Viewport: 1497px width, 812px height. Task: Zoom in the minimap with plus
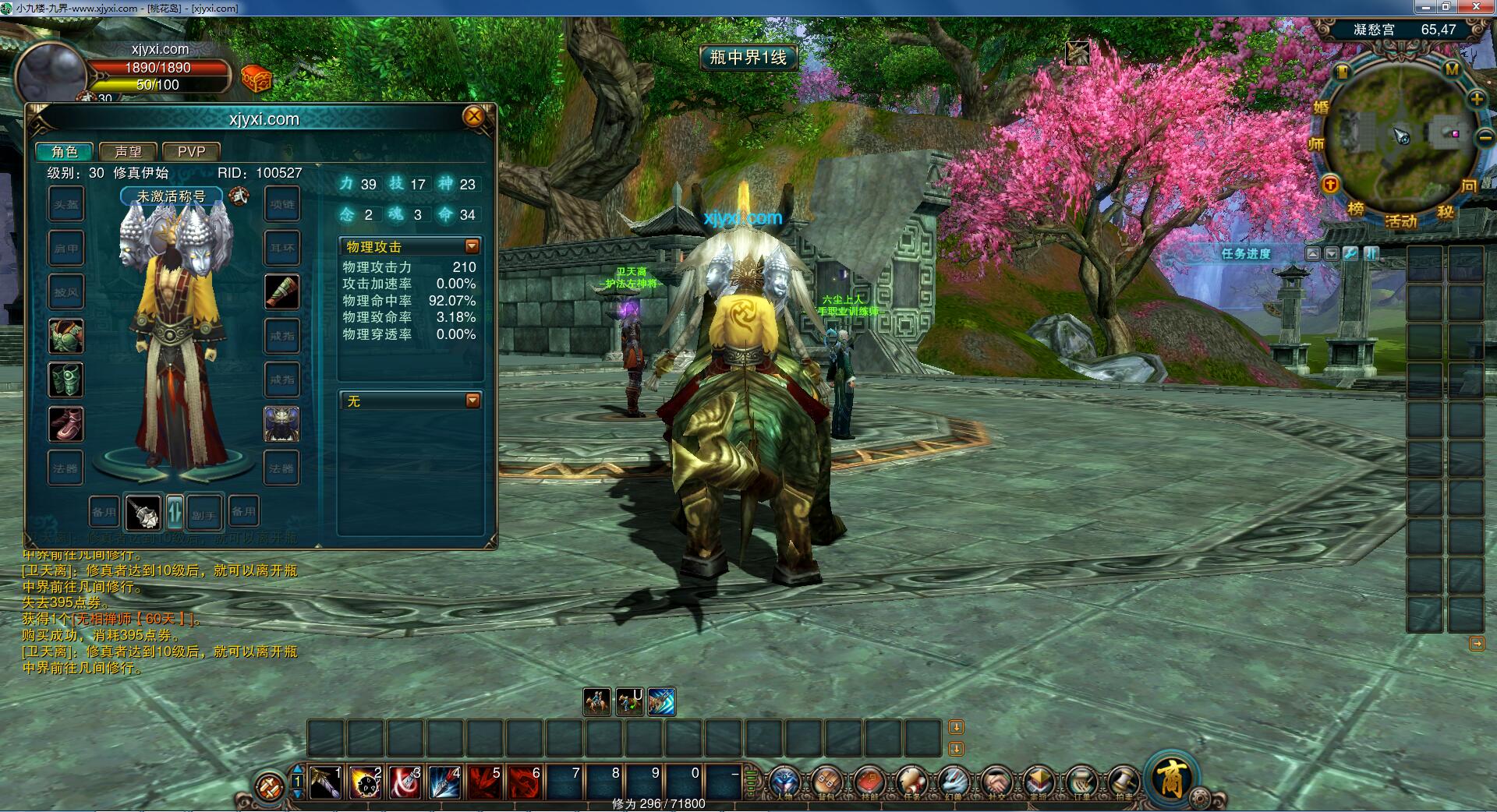pyautogui.click(x=1477, y=99)
